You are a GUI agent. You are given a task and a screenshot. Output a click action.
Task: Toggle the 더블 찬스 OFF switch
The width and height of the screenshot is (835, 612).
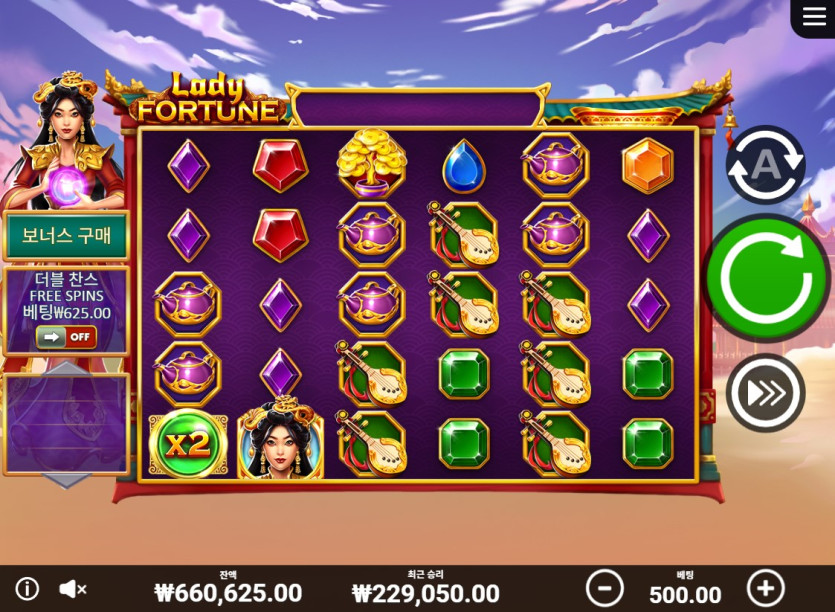coord(66,337)
